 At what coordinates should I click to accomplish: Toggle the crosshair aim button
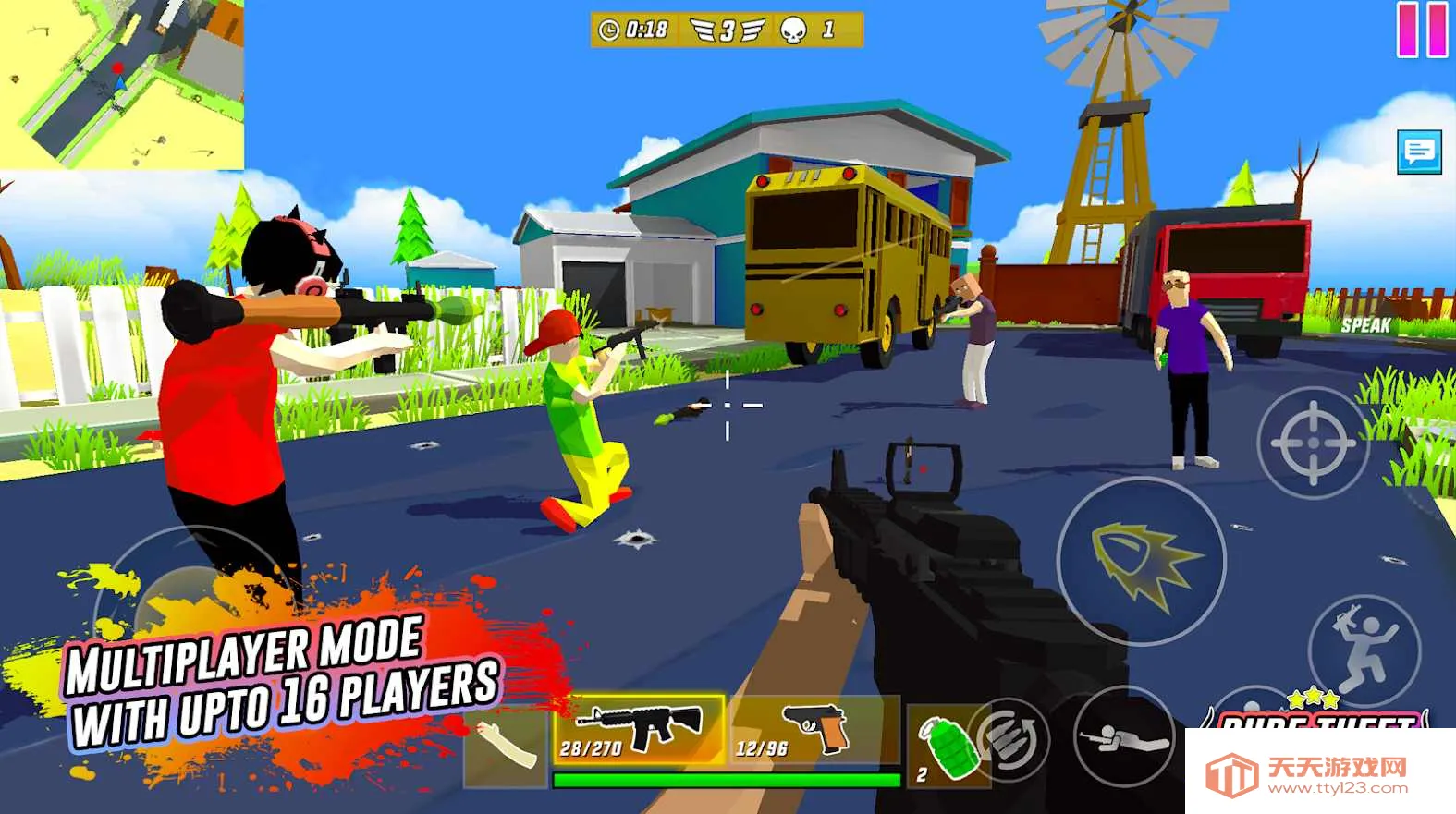pos(1314,443)
